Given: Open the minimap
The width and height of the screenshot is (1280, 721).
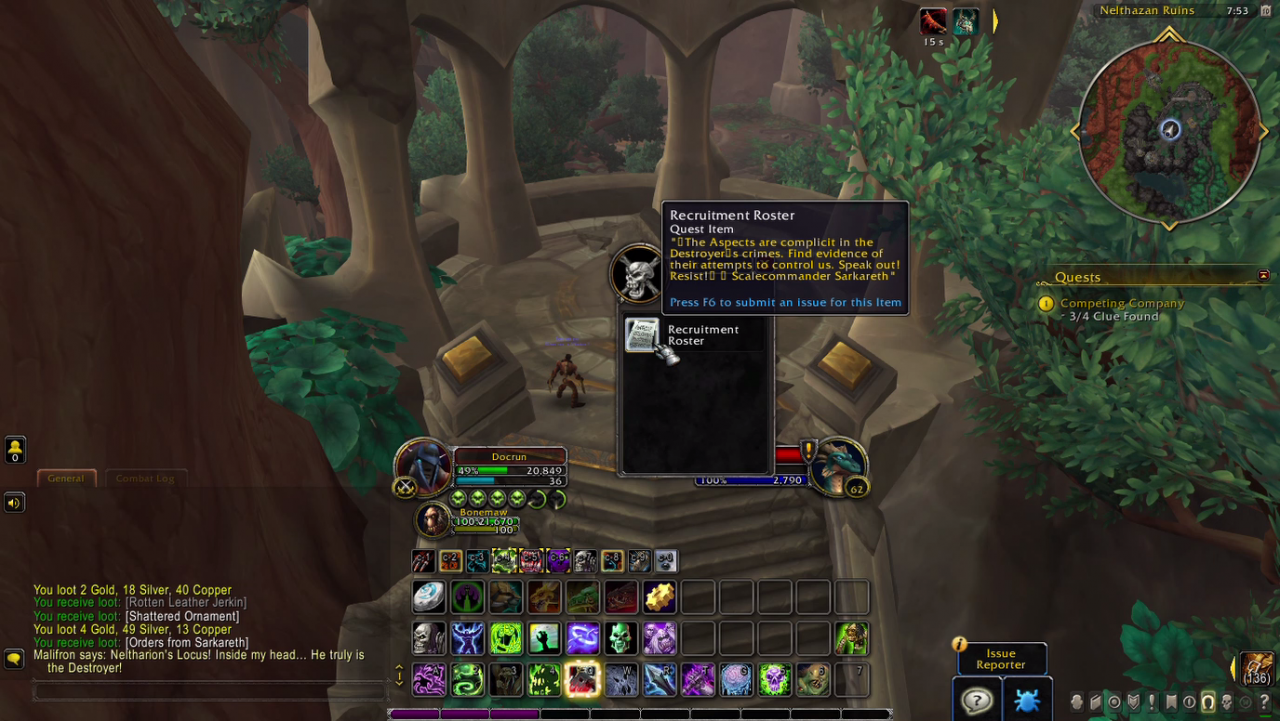Looking at the screenshot, I should pos(1169,130).
